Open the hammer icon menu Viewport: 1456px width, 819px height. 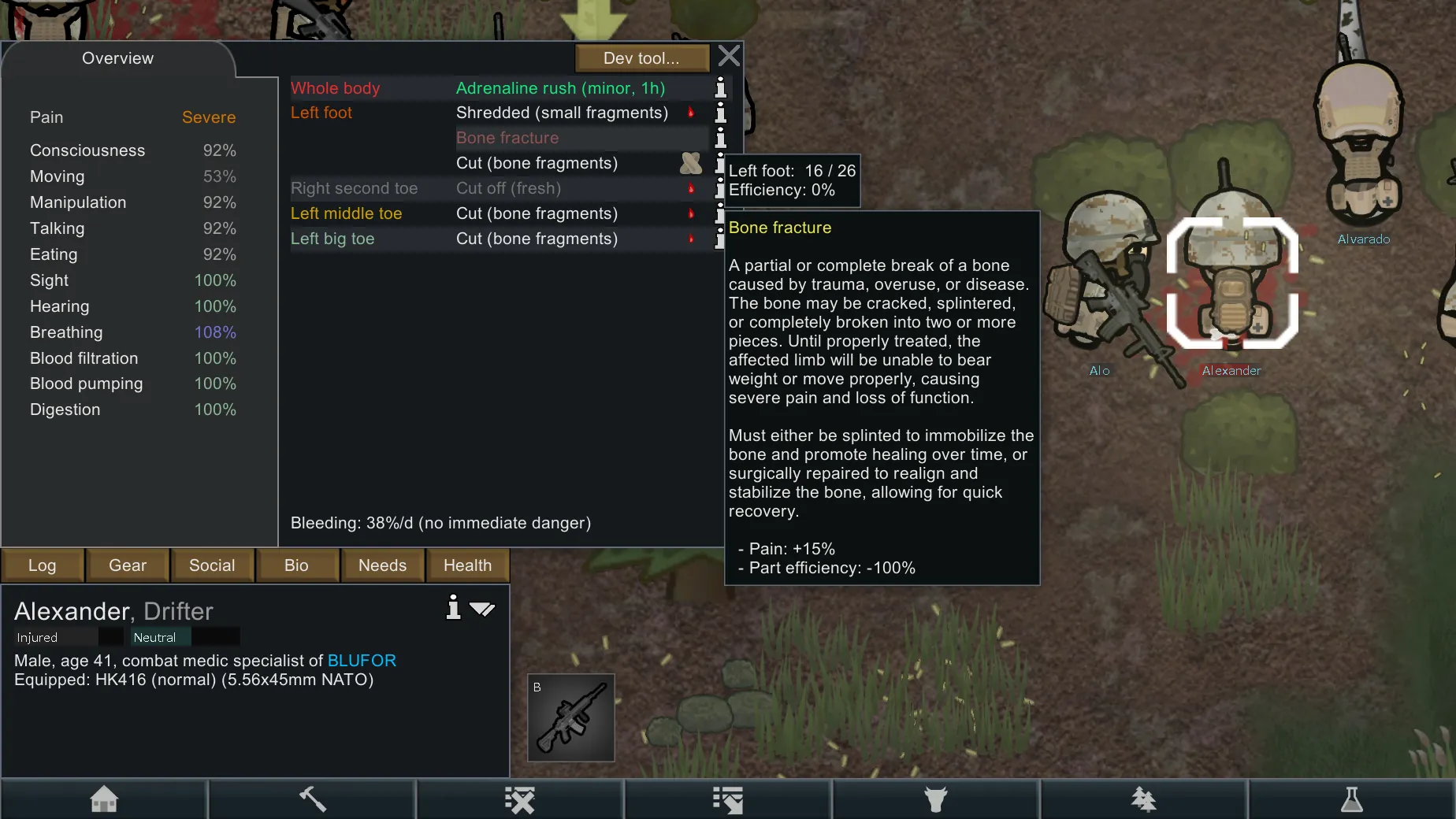[x=312, y=799]
